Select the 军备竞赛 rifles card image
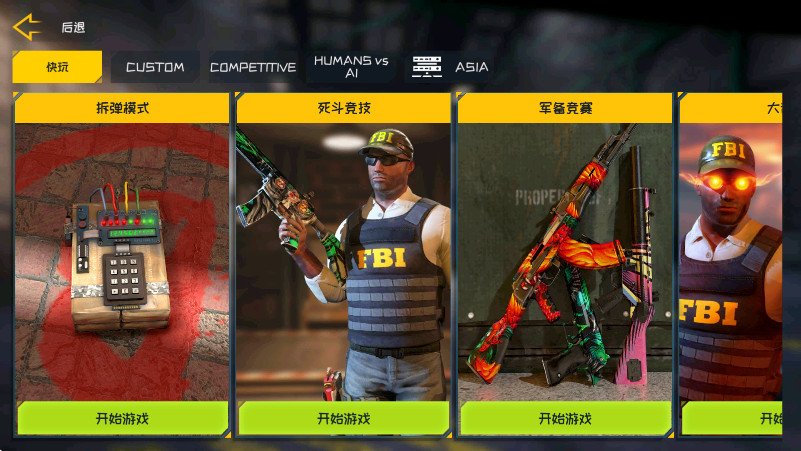This screenshot has width=801, height=451. (x=565, y=260)
